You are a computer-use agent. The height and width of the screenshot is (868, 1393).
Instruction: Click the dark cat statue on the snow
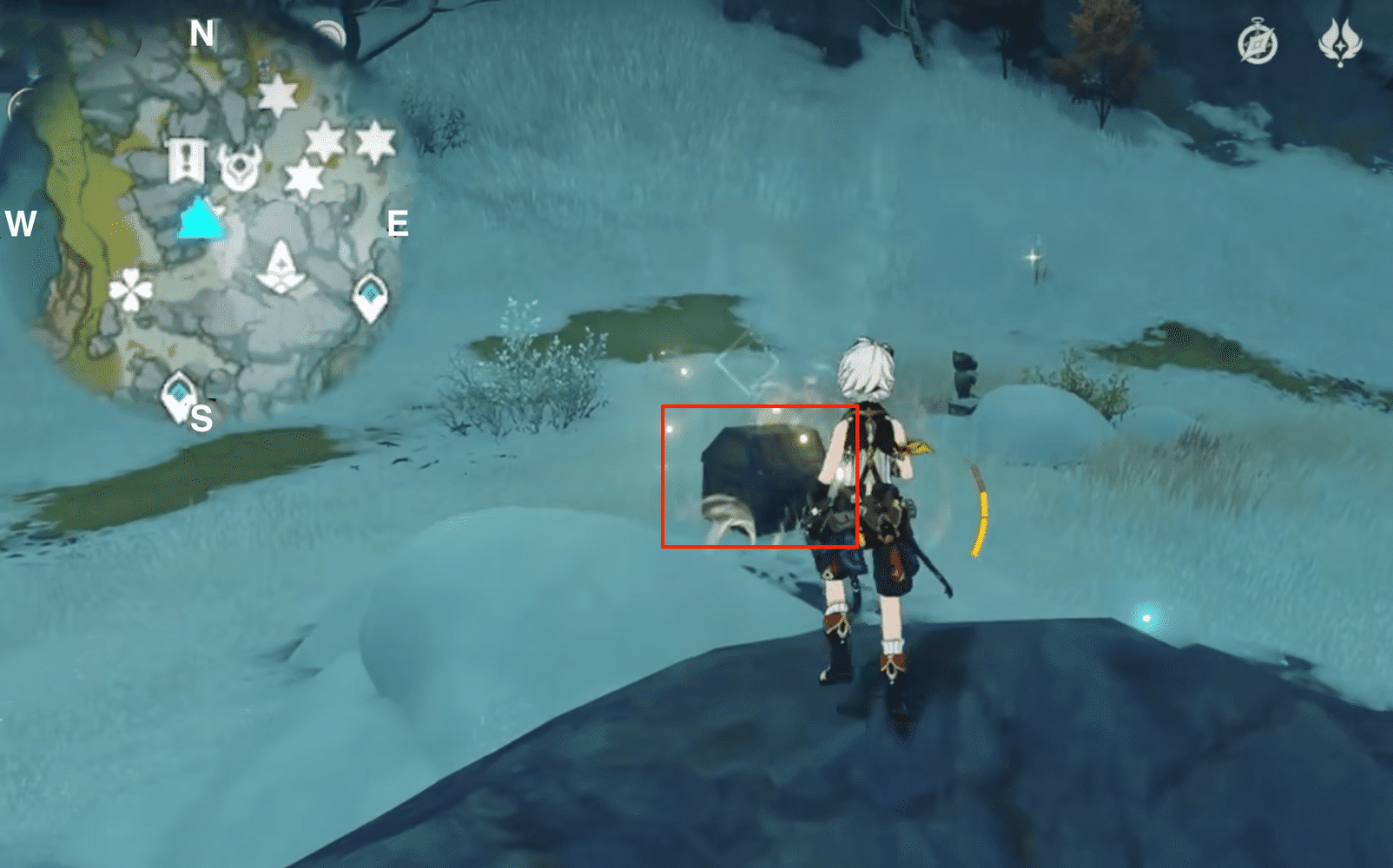(x=962, y=377)
